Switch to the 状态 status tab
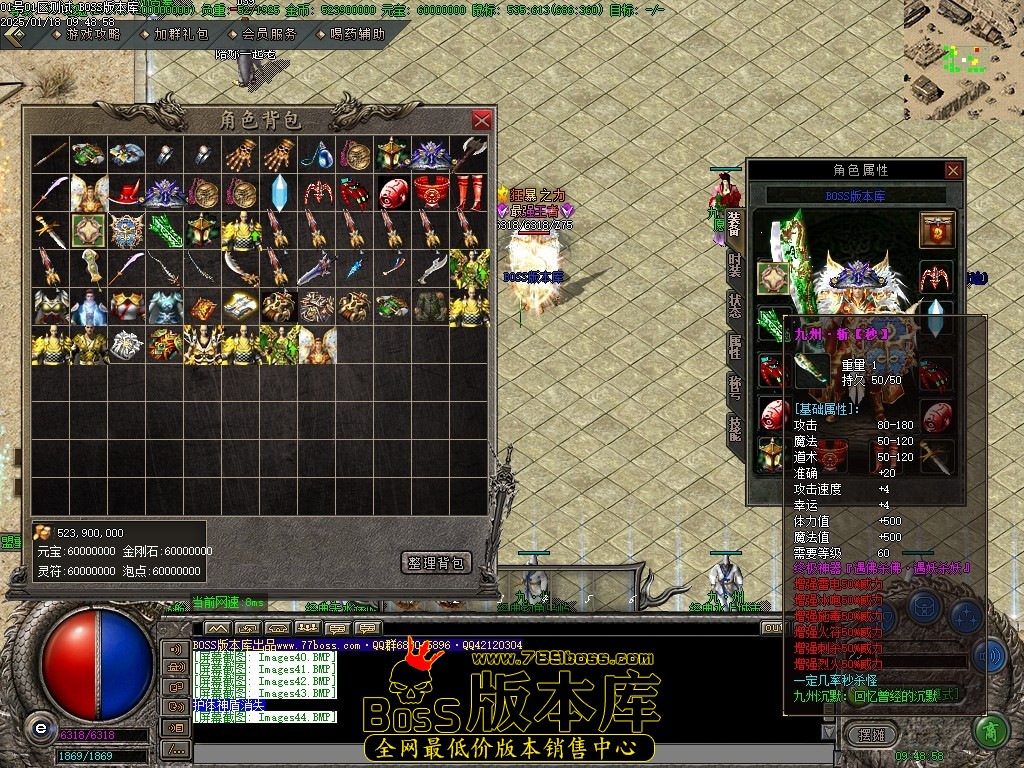The width and height of the screenshot is (1024, 768). 734,306
